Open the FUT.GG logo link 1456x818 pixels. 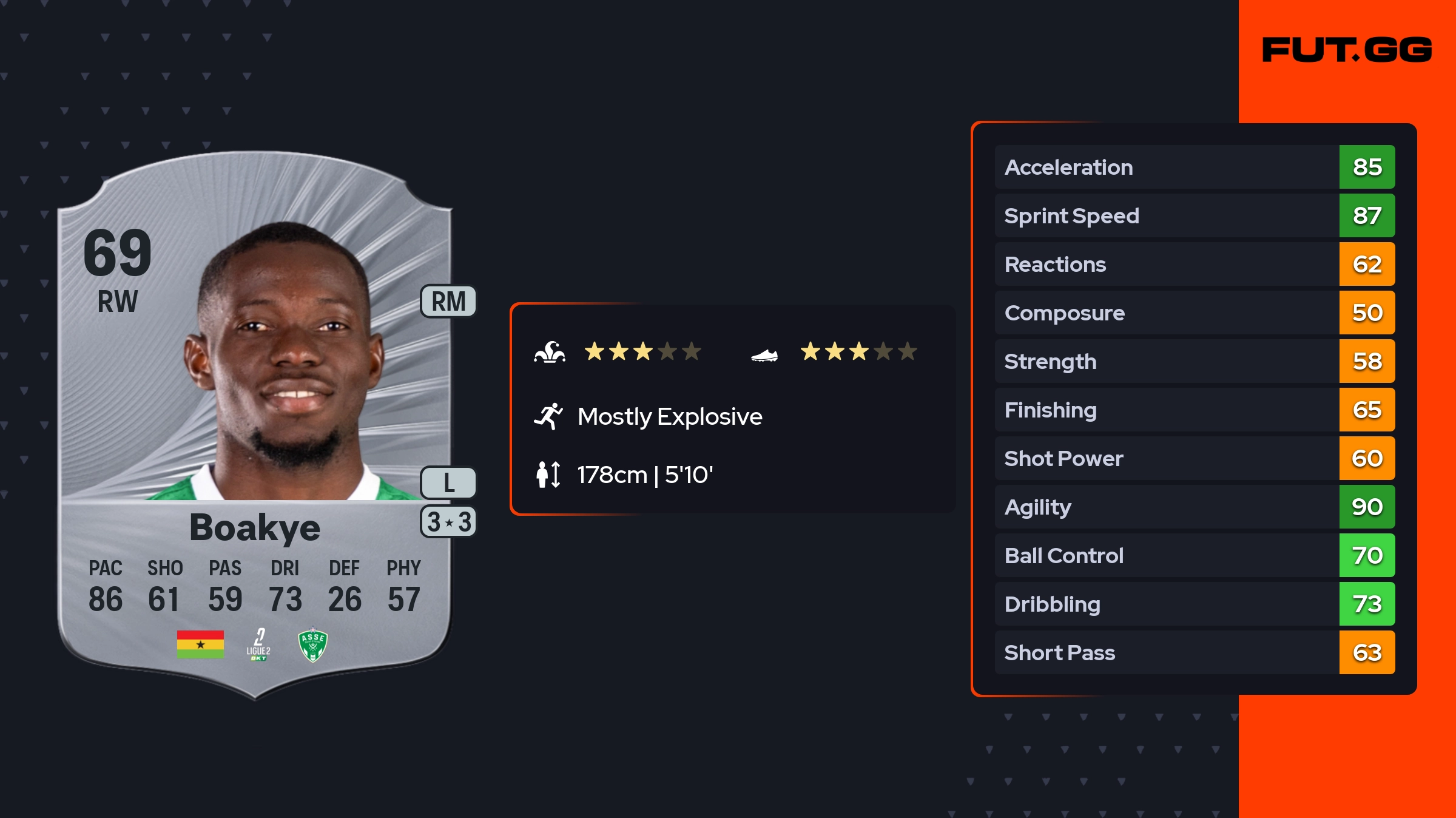[x=1347, y=50]
